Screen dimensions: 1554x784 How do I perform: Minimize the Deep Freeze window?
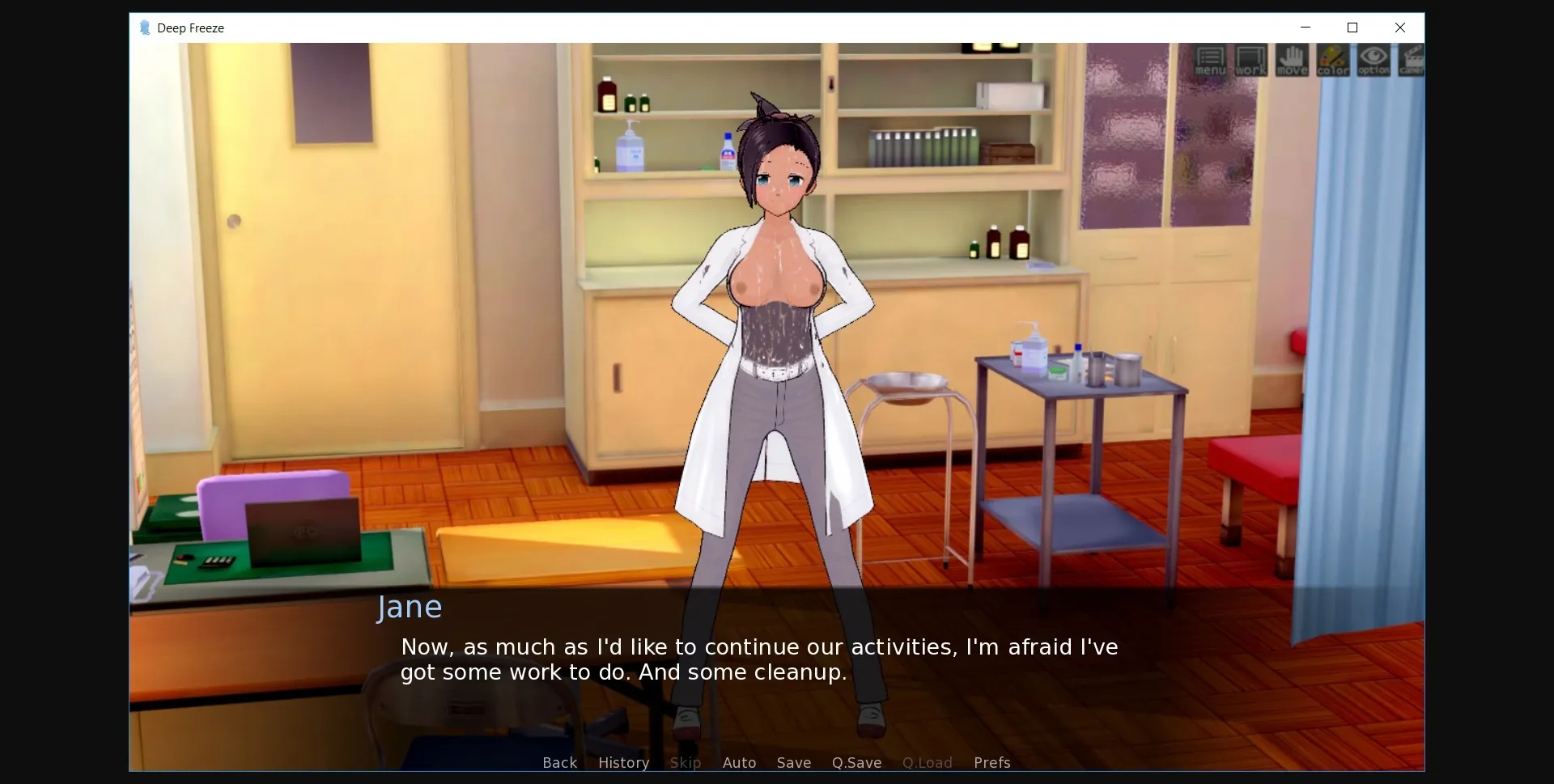pyautogui.click(x=1306, y=28)
